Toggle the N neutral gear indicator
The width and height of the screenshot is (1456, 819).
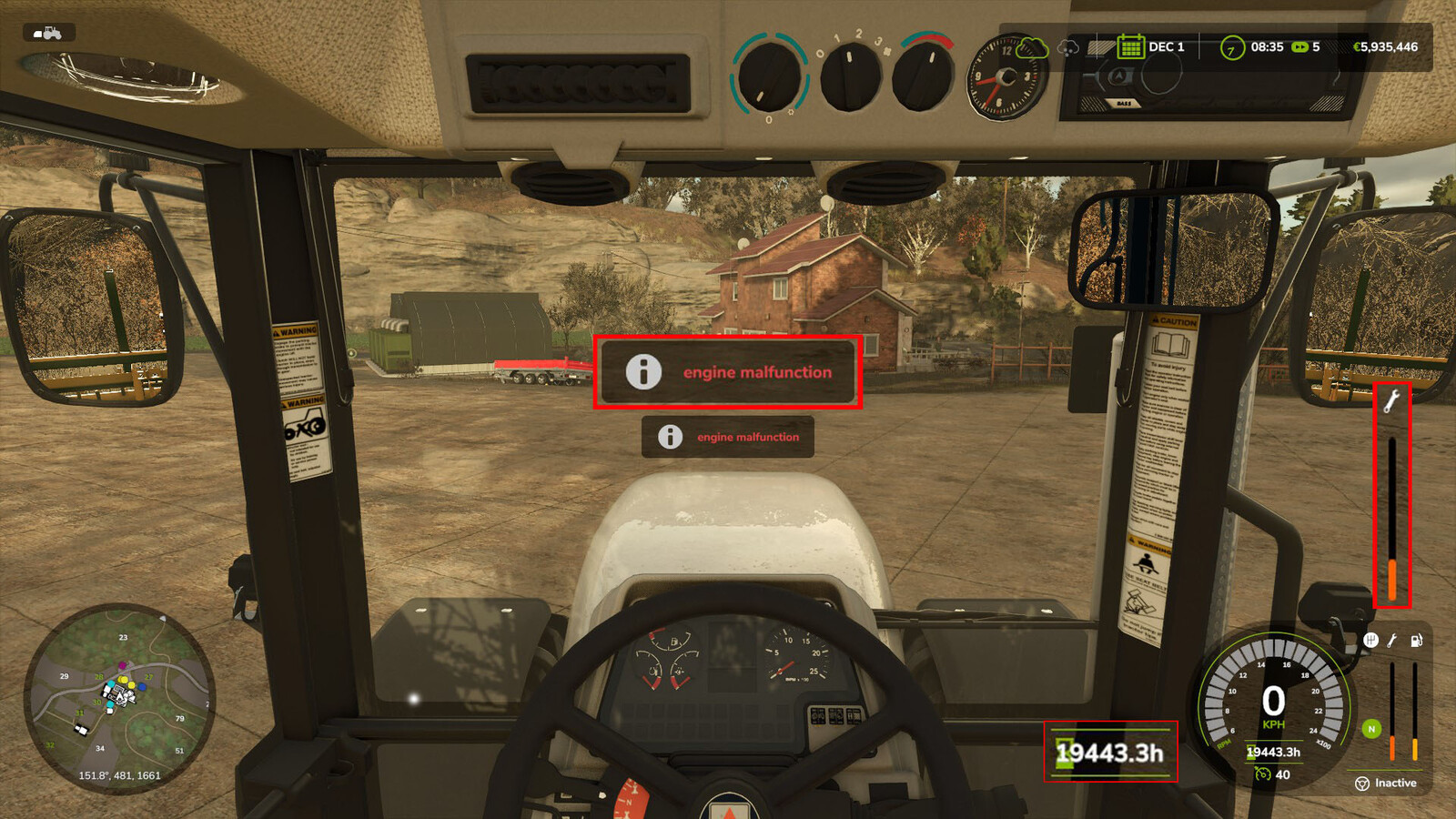(x=1371, y=730)
